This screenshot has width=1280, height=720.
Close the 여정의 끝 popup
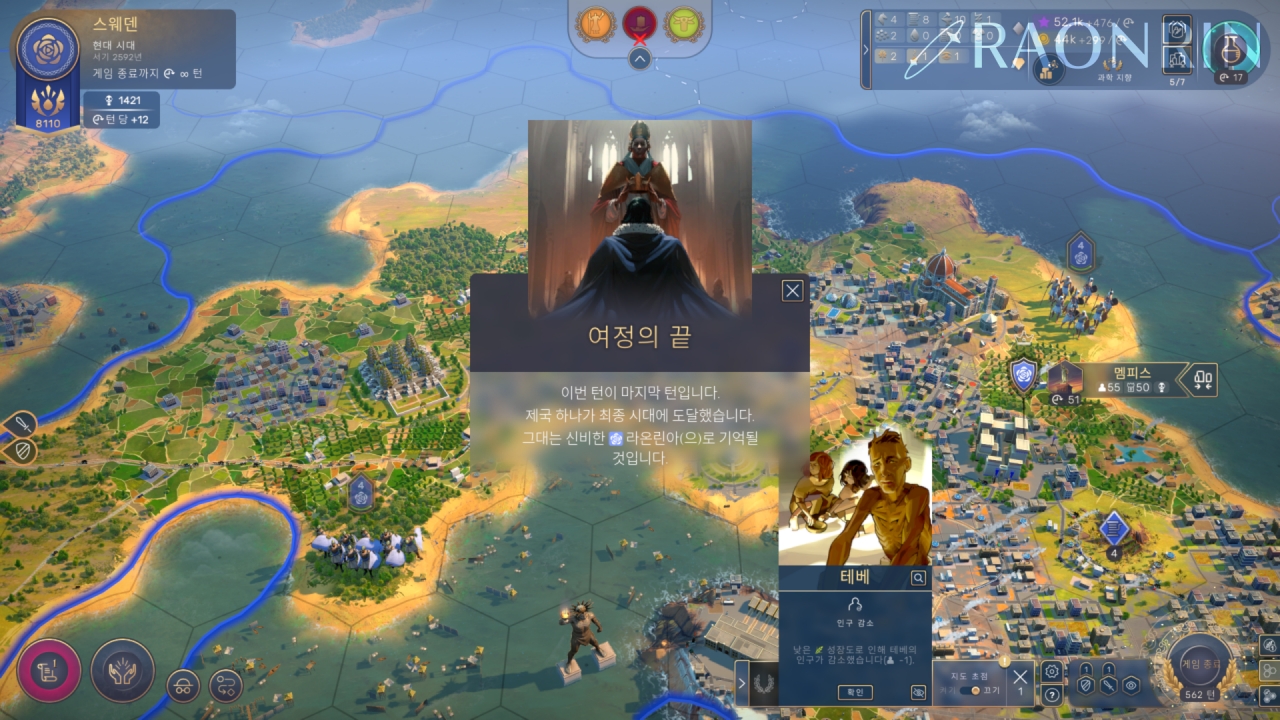pos(792,291)
